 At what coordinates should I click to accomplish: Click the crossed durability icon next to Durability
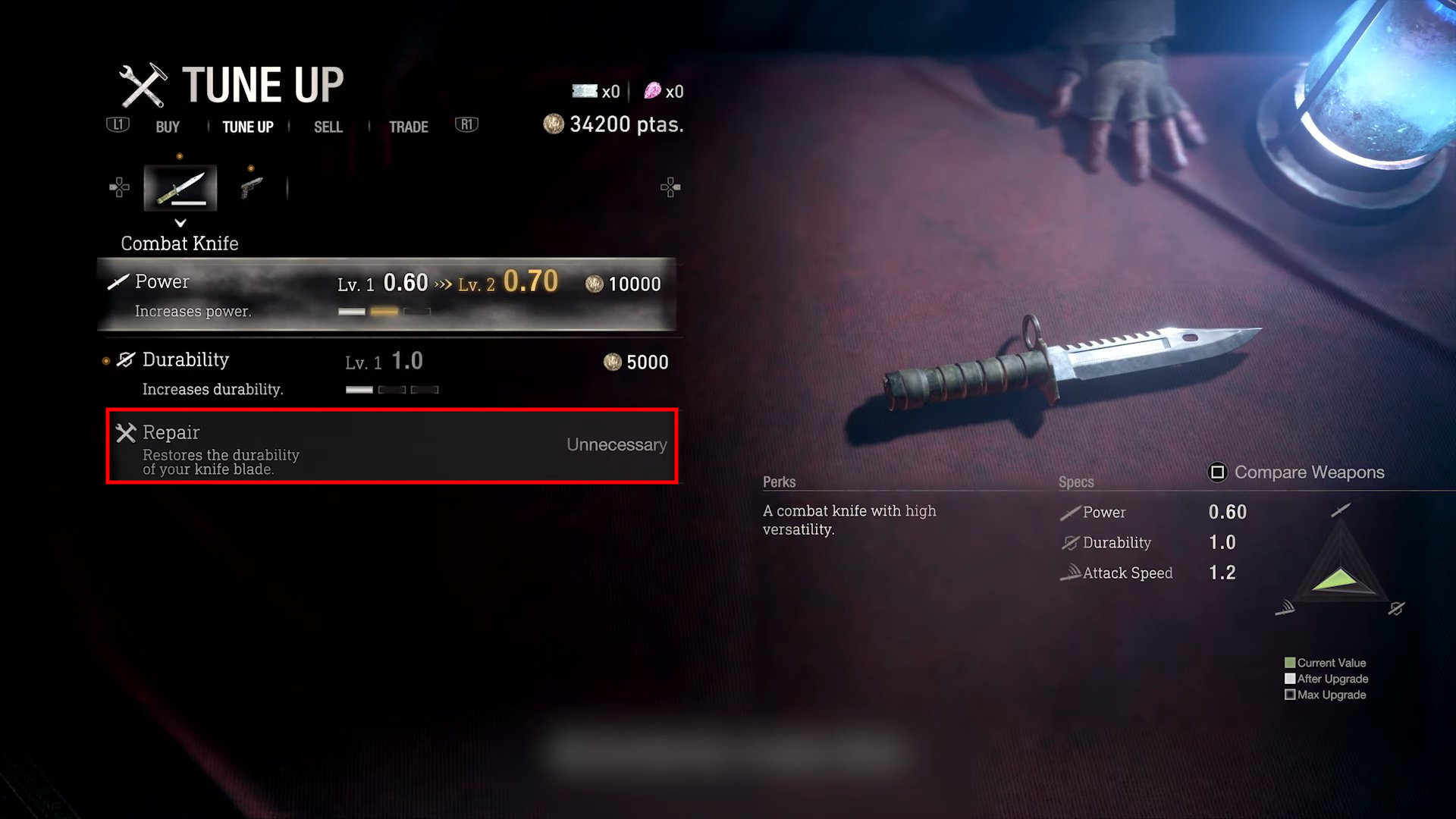point(126,359)
